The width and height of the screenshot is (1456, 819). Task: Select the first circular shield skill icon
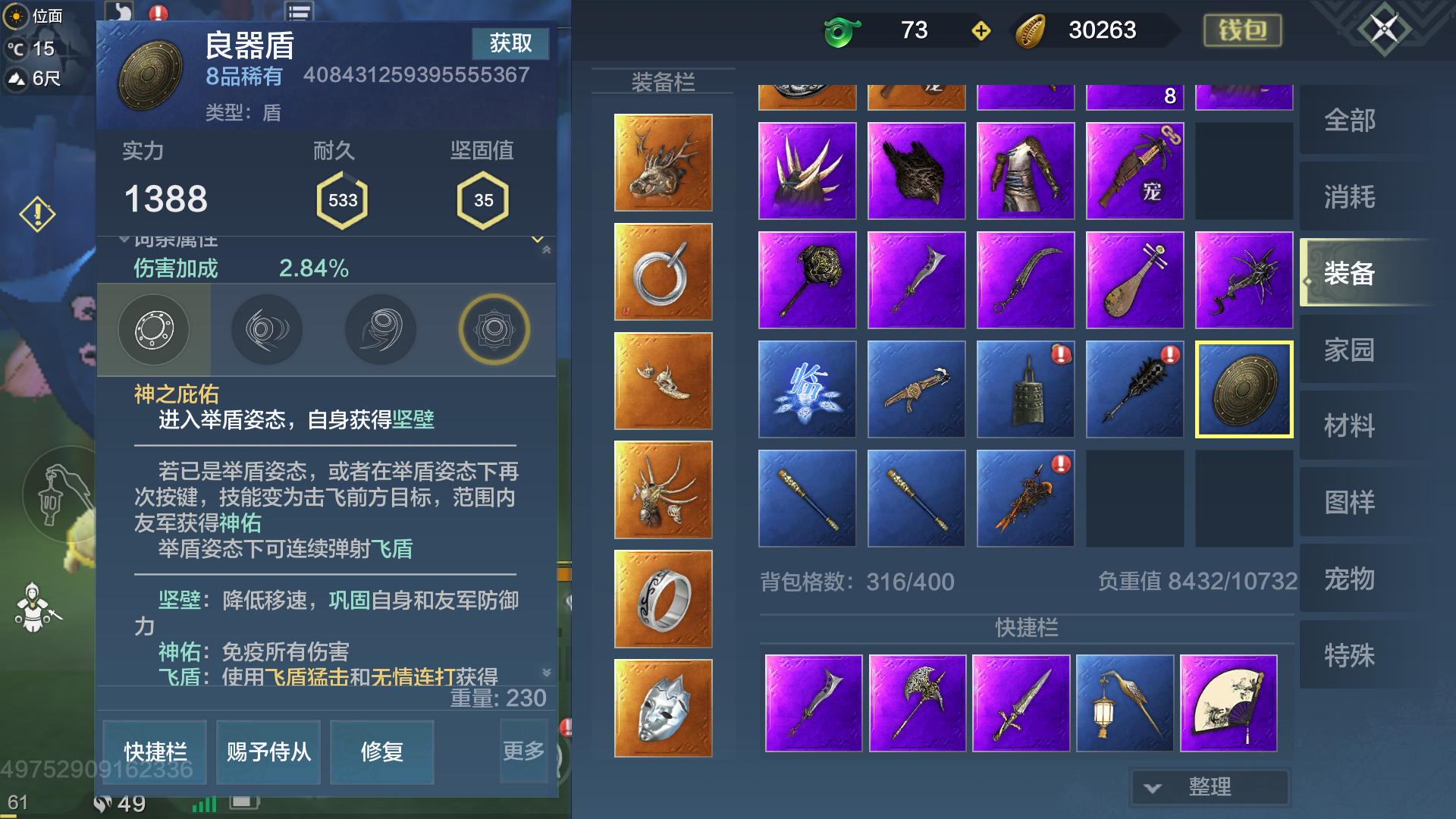pos(154,329)
